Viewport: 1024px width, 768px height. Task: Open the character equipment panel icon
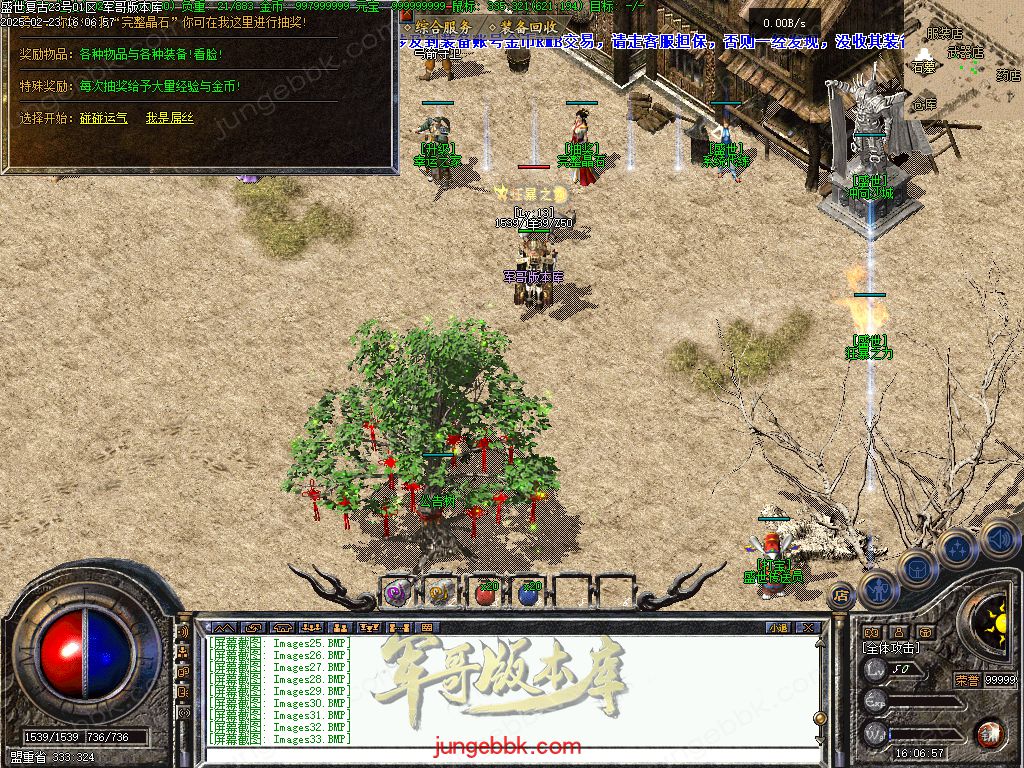point(878,589)
